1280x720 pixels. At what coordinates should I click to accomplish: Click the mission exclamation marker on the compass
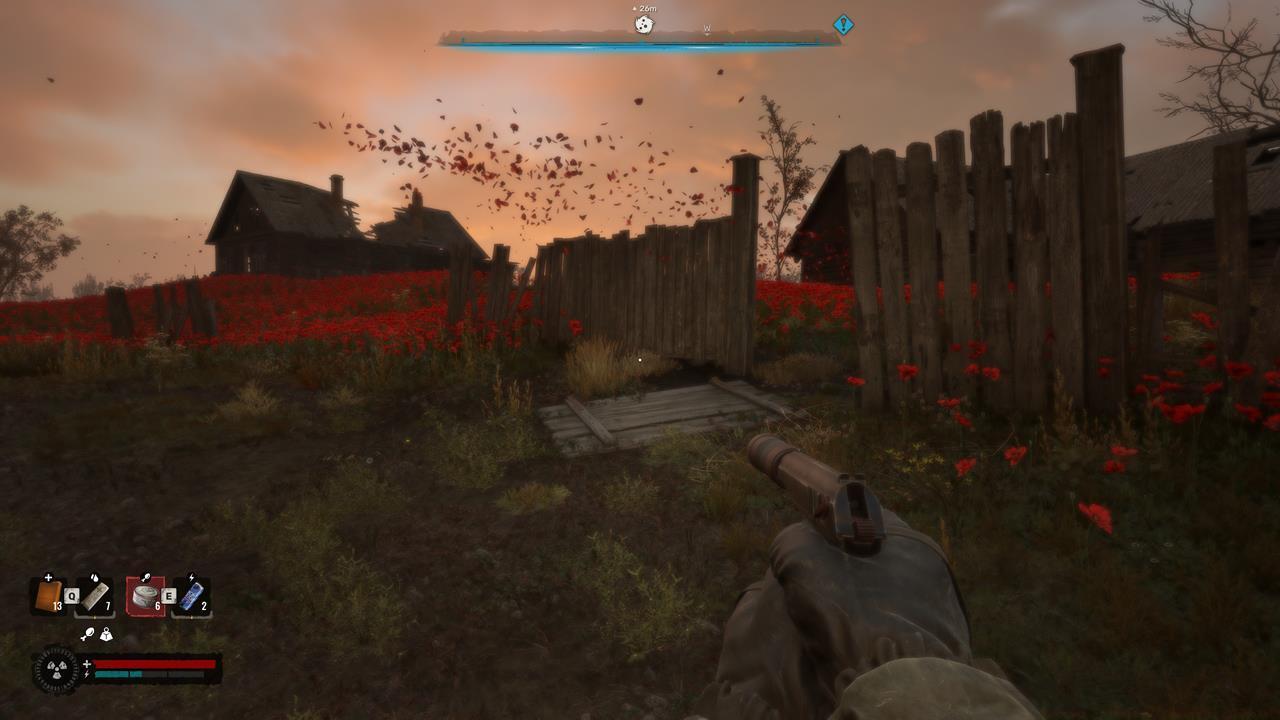coord(841,23)
